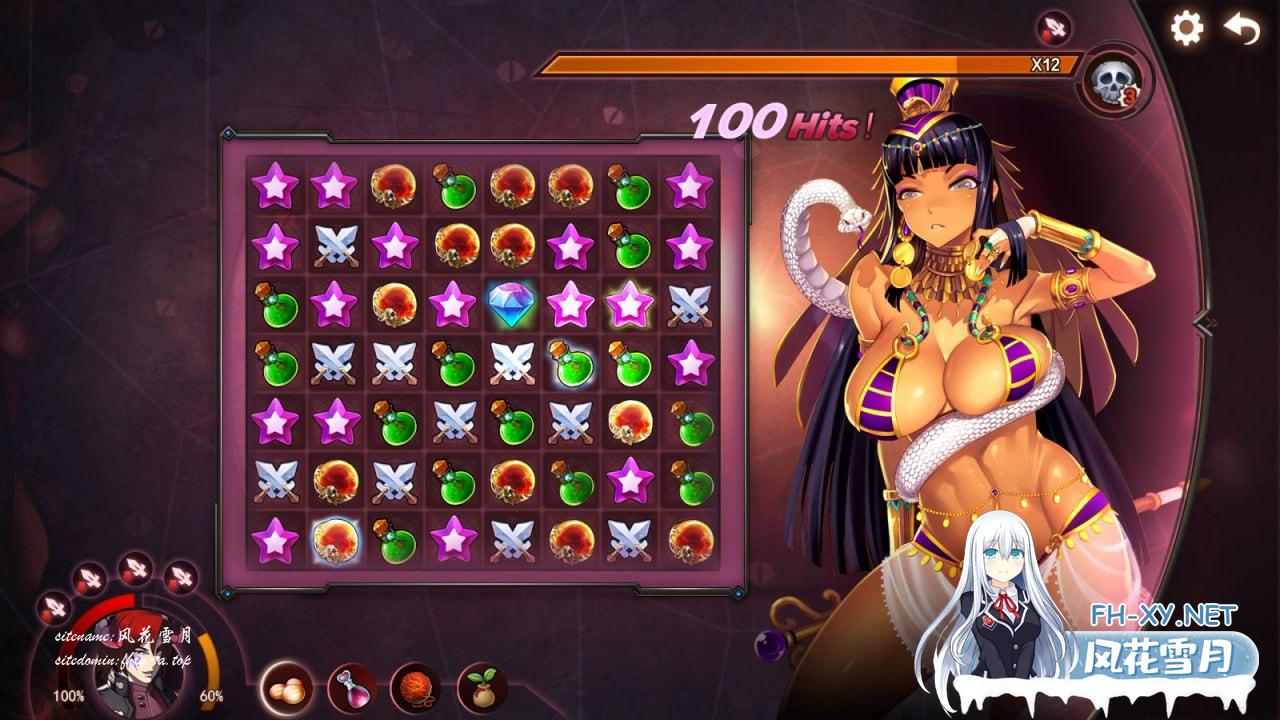Use the pink heart potion item
Viewport: 1280px width, 720px height.
coord(351,687)
